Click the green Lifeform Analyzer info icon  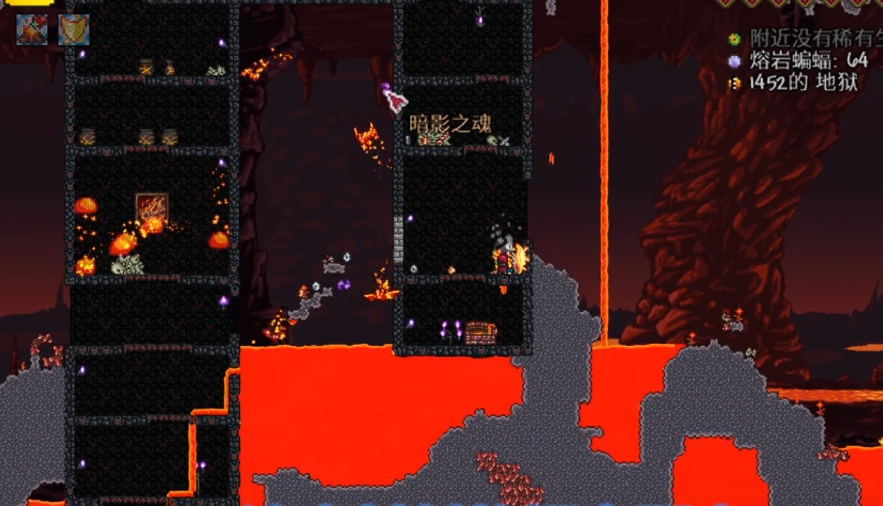pos(734,39)
